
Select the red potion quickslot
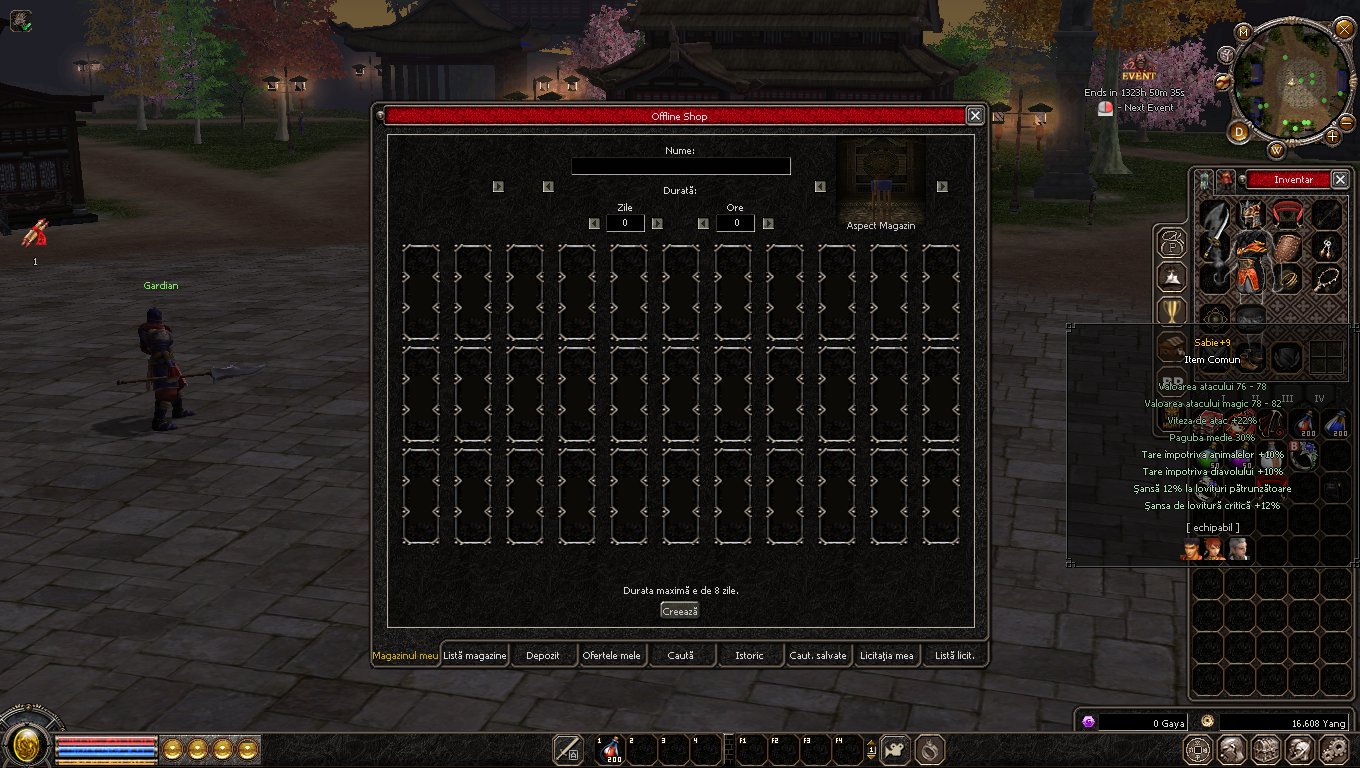tap(609, 749)
